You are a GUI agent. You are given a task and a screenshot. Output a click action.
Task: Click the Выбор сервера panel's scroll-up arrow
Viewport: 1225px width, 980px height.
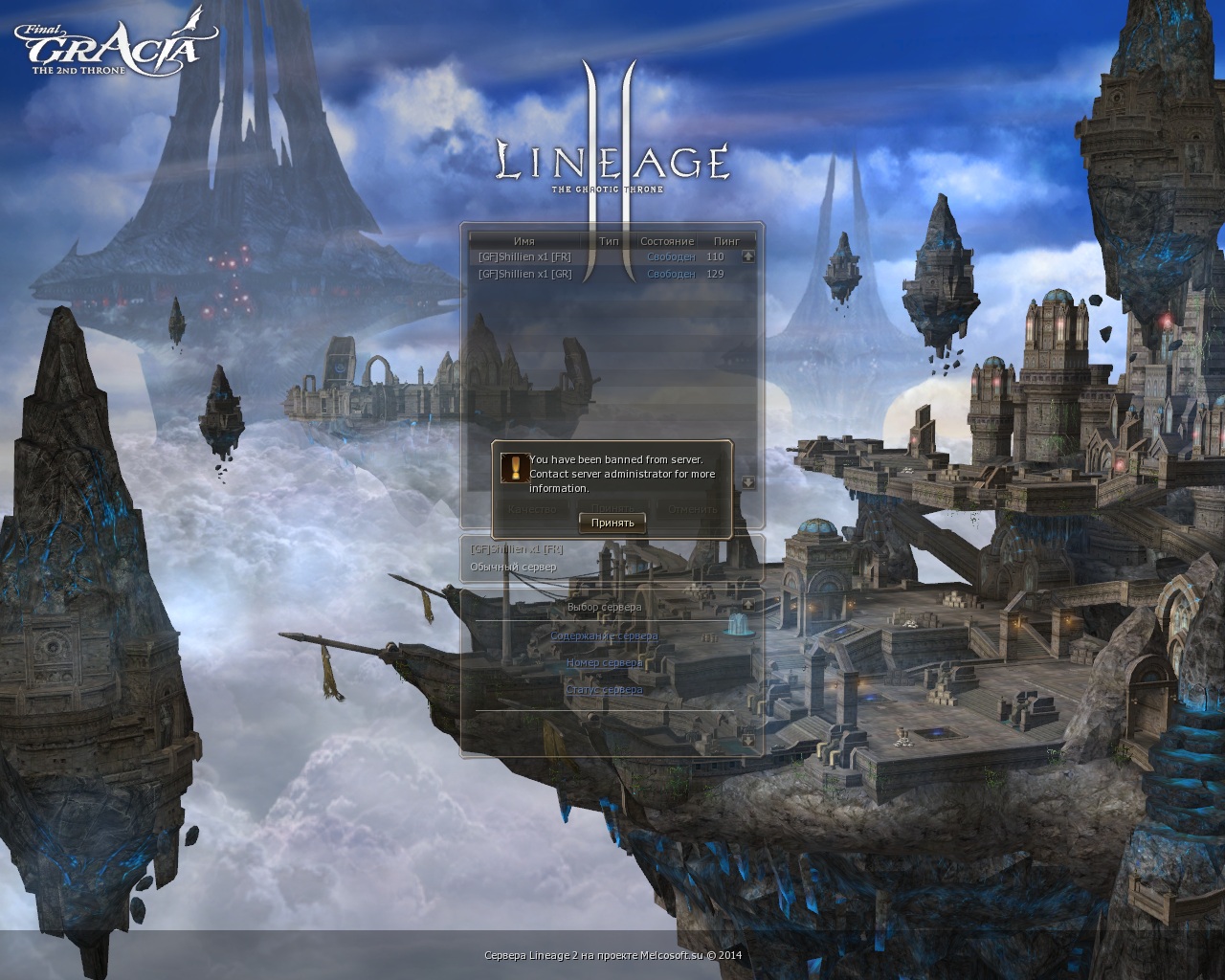748,605
